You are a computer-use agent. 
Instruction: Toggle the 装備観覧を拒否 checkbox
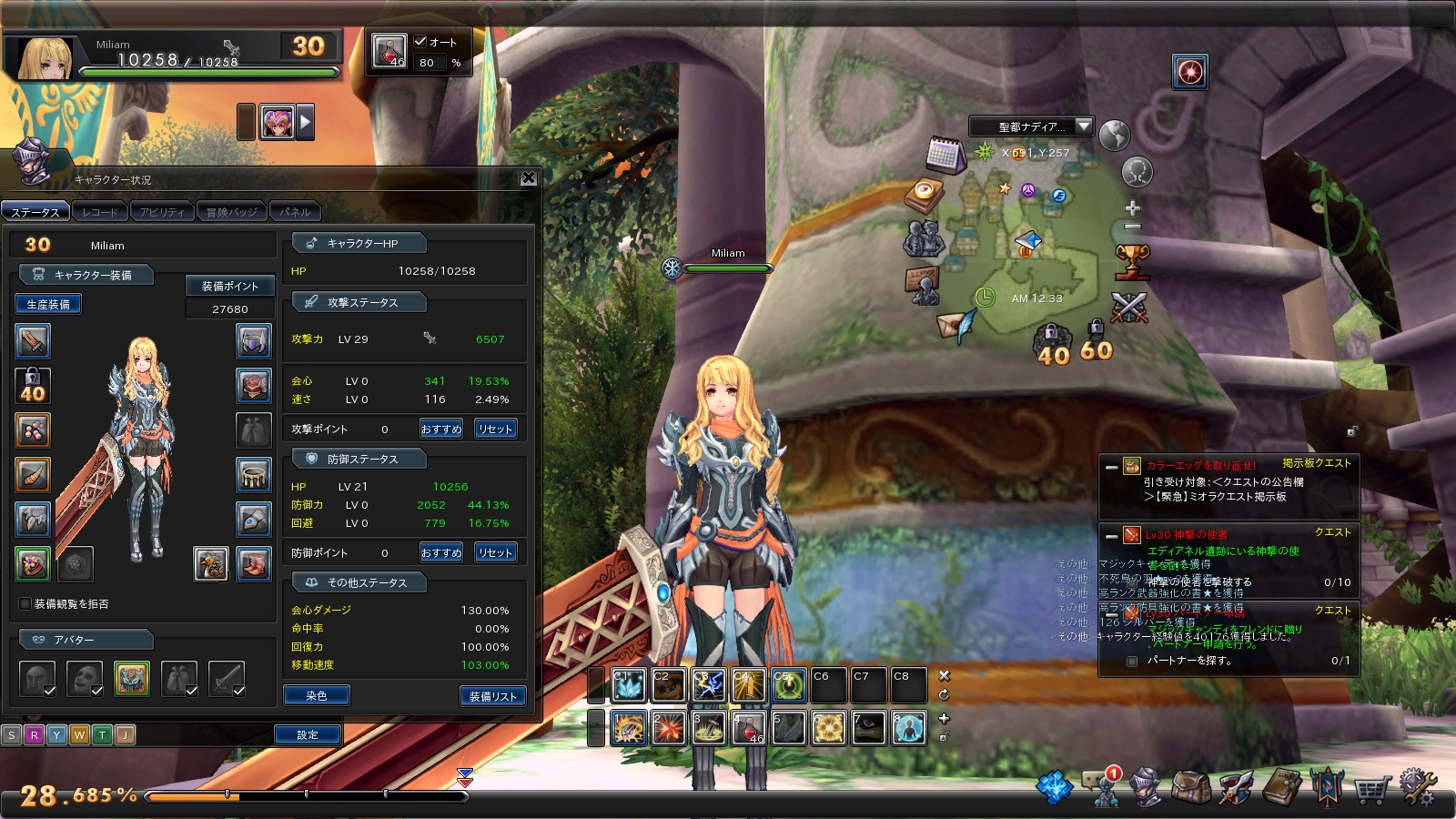click(x=25, y=603)
